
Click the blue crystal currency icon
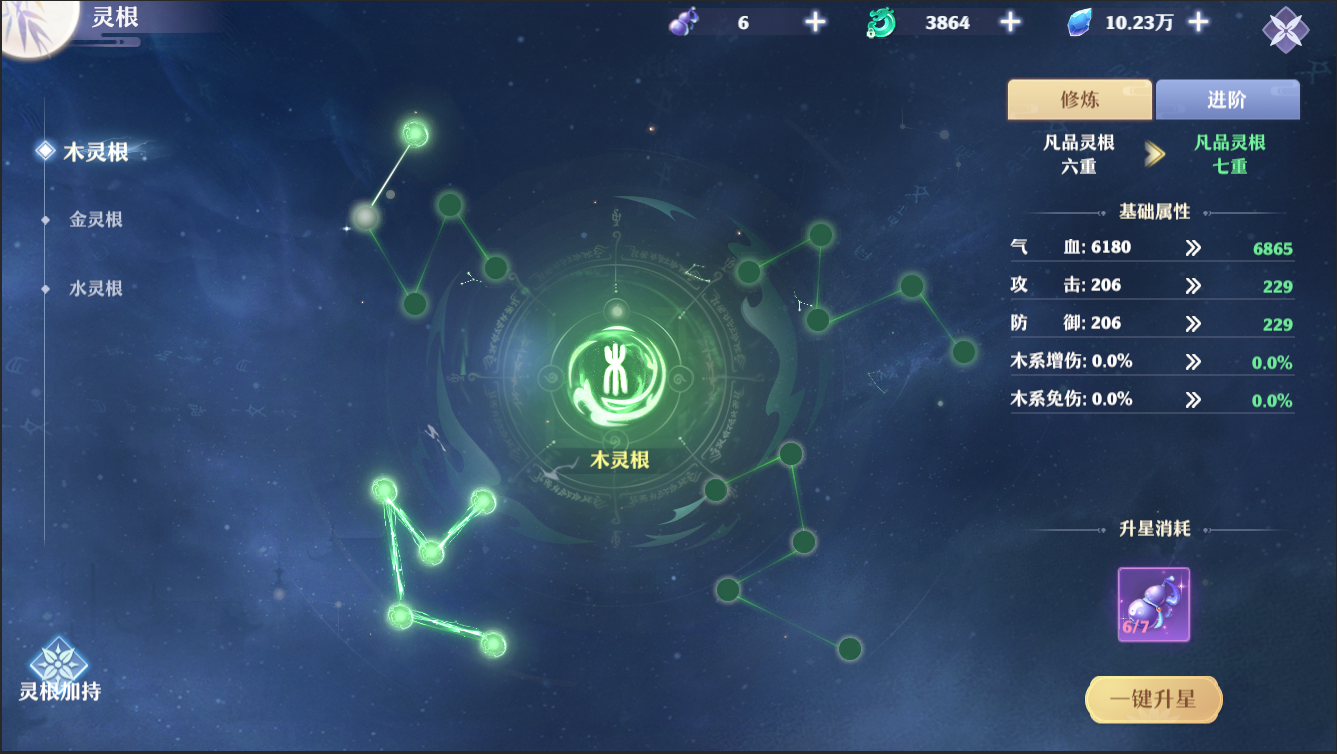coord(1079,21)
